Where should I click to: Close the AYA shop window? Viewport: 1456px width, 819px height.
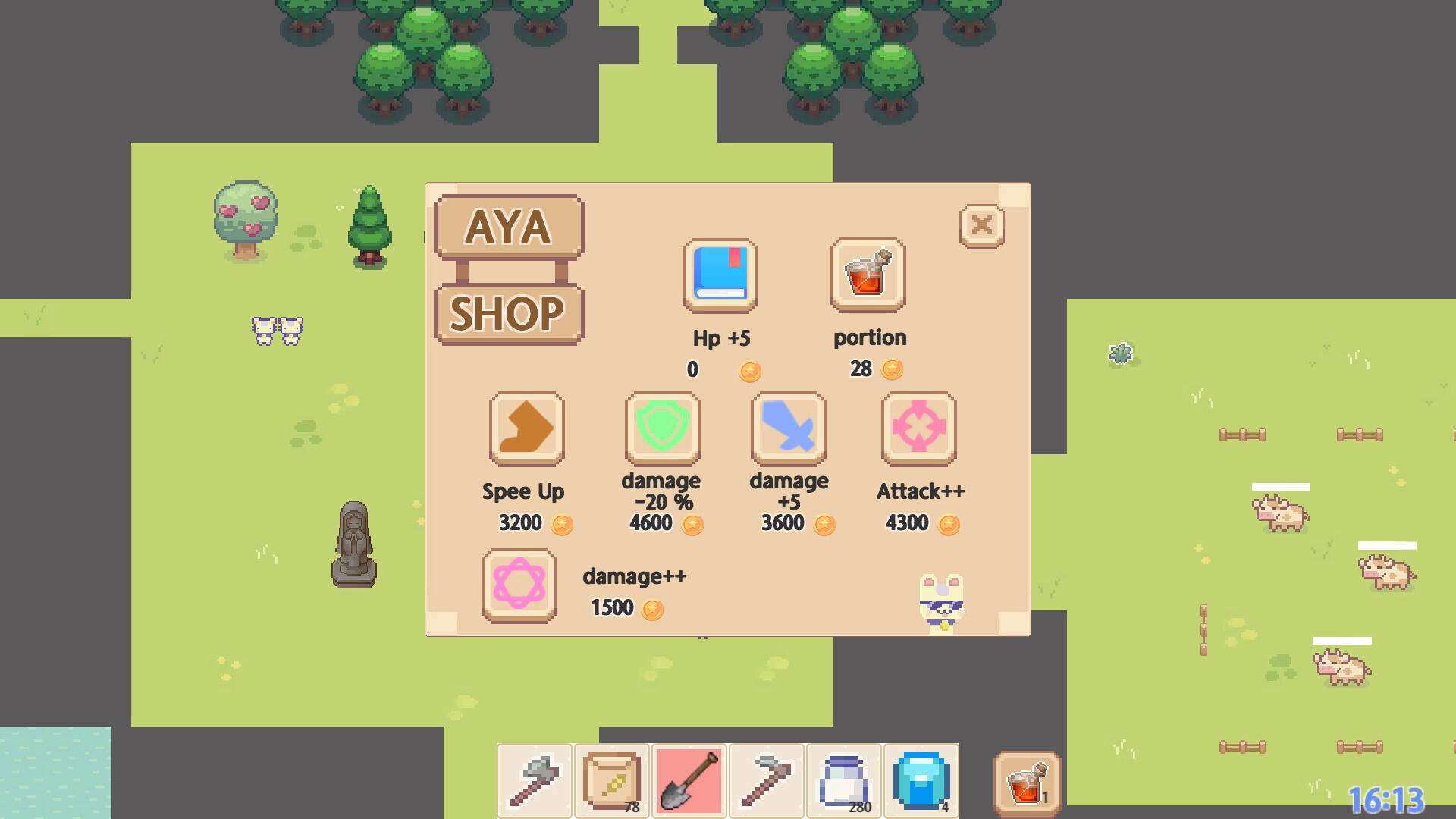click(x=981, y=225)
